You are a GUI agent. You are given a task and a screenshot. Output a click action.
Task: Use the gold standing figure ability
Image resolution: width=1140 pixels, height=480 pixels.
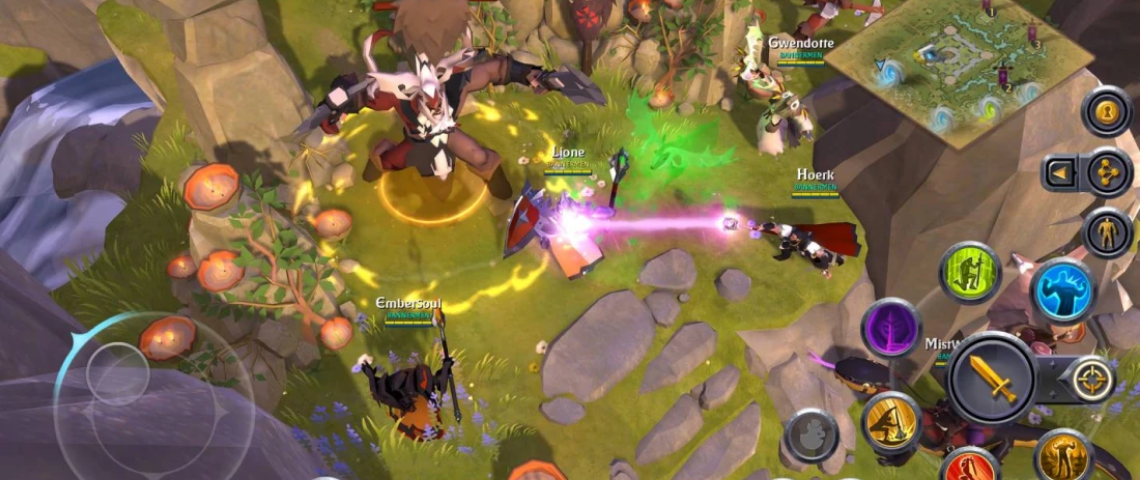[1062, 456]
